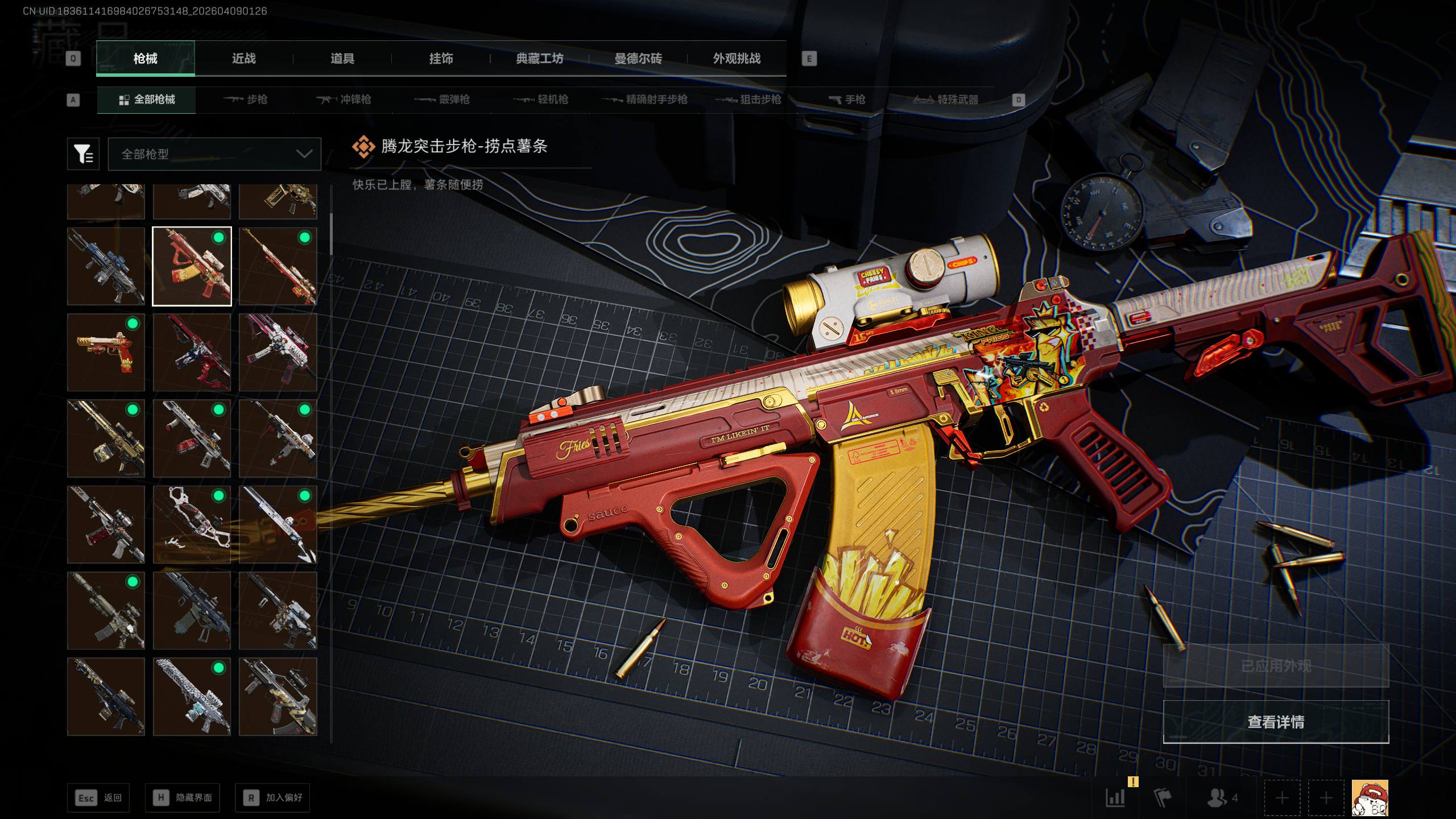Show only 轻机枪 light machine guns

[541, 100]
